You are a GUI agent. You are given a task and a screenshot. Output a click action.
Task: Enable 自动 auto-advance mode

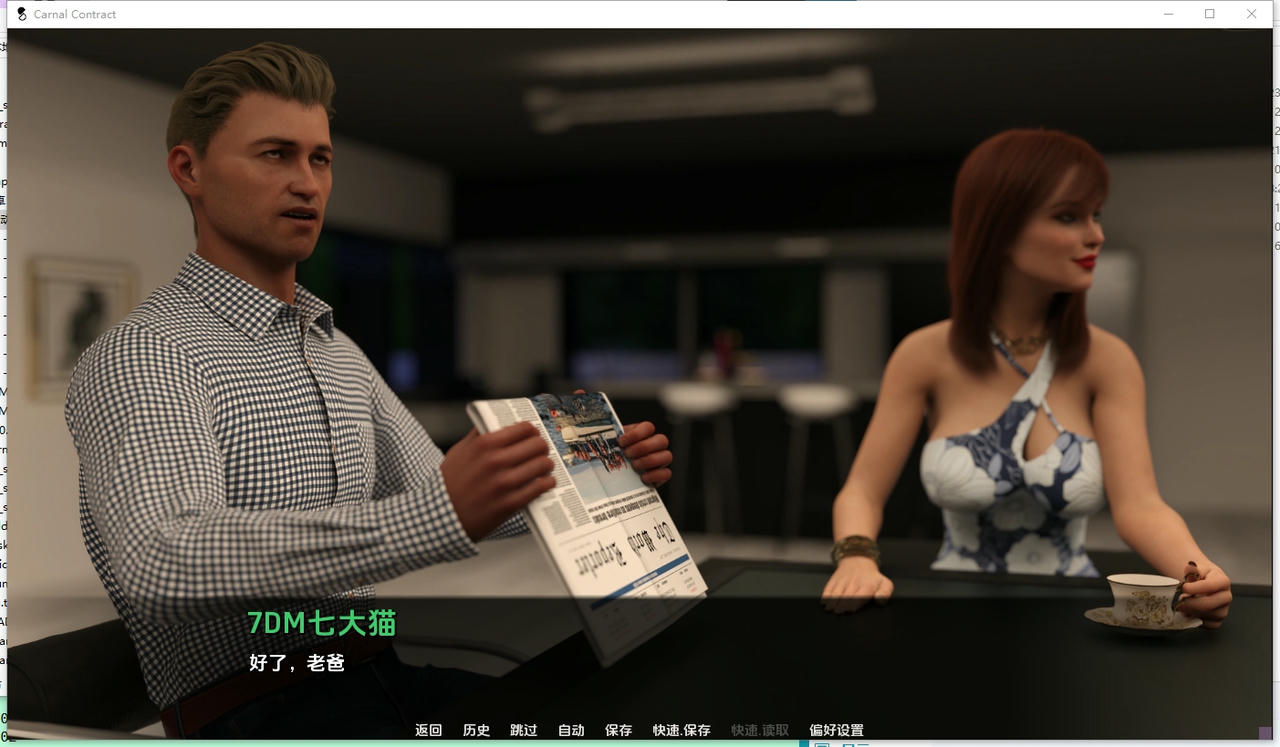(571, 730)
